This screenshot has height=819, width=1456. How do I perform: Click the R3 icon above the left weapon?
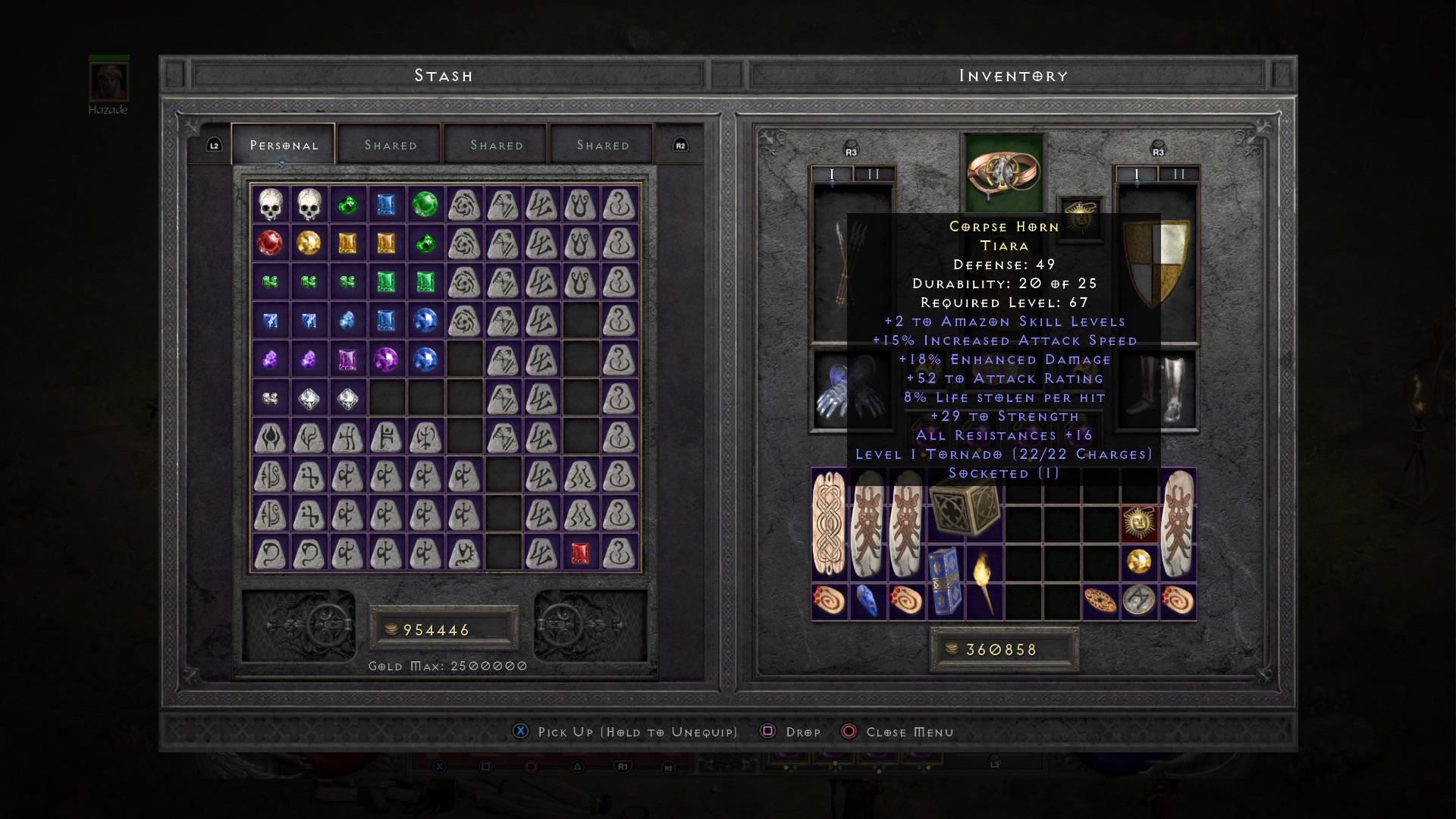851,149
